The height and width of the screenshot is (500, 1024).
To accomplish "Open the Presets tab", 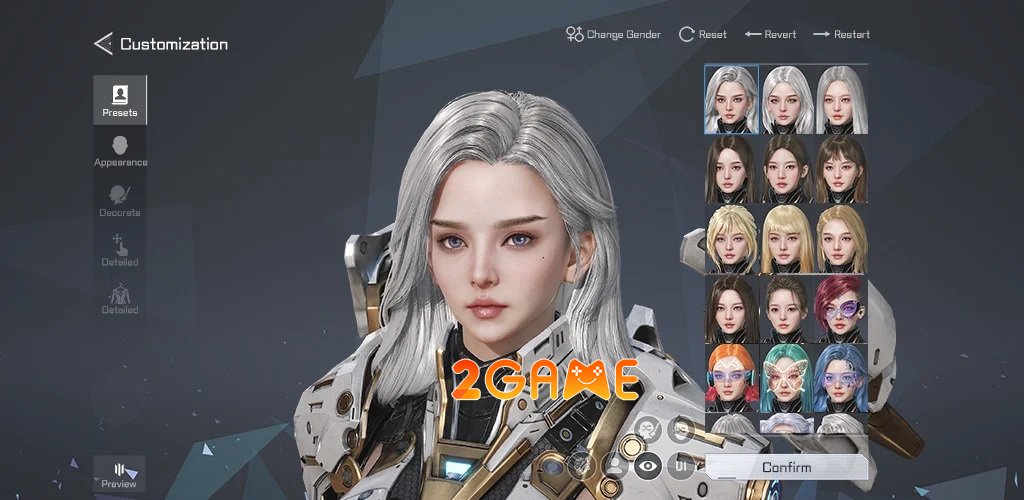I will point(120,100).
